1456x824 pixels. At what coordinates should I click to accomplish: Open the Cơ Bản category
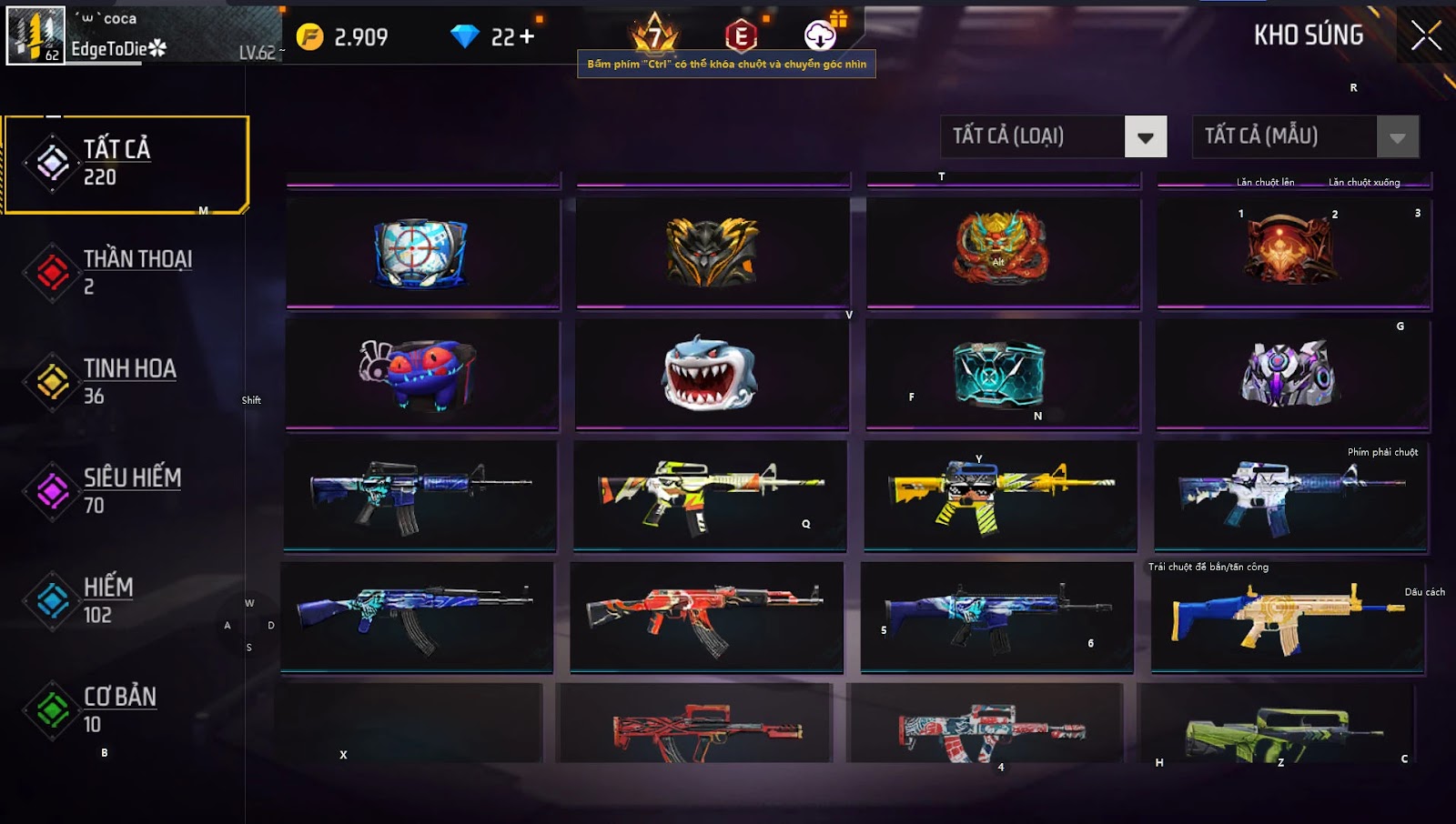click(126, 709)
